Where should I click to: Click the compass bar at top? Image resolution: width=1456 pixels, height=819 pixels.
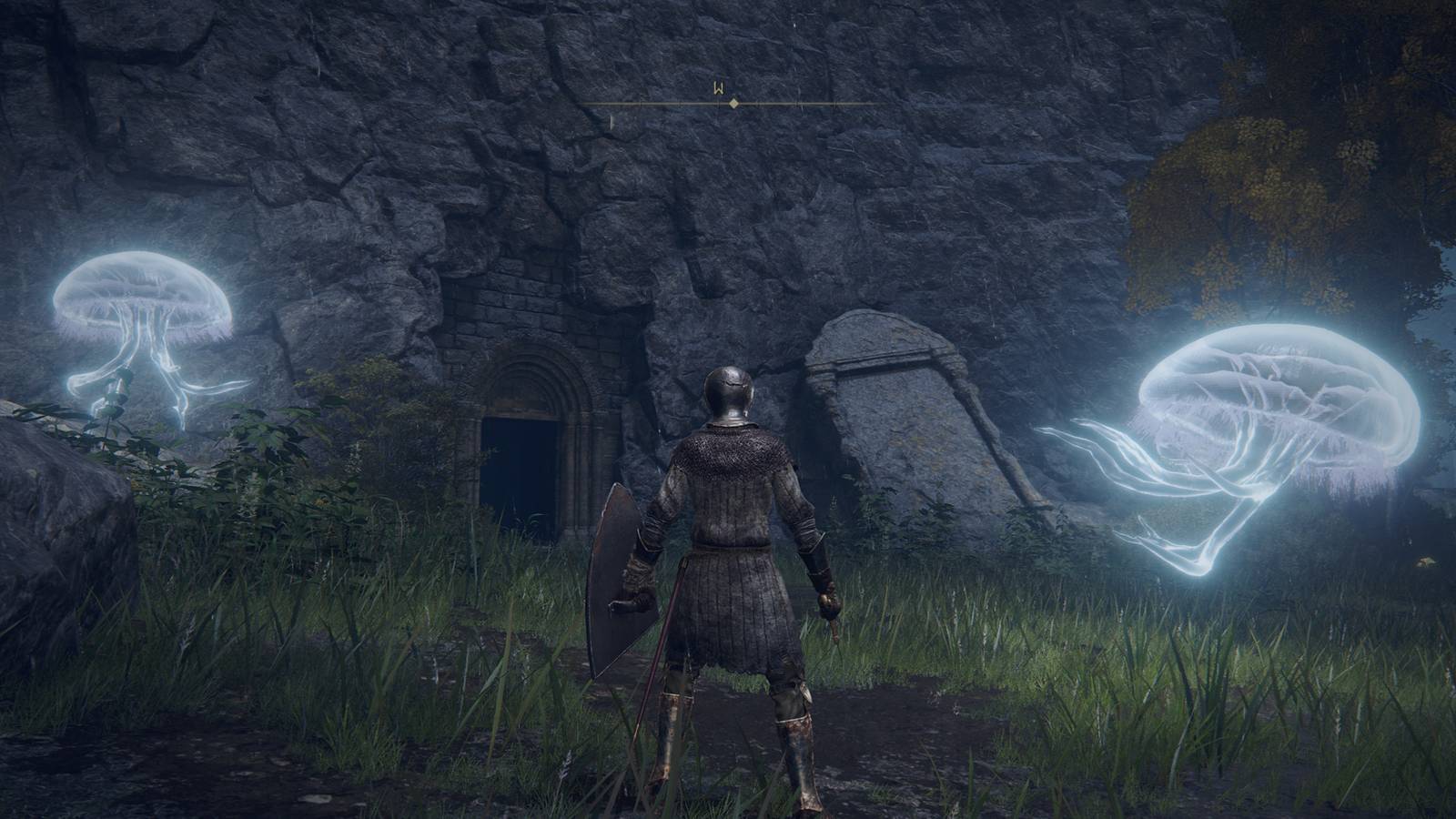click(x=733, y=104)
